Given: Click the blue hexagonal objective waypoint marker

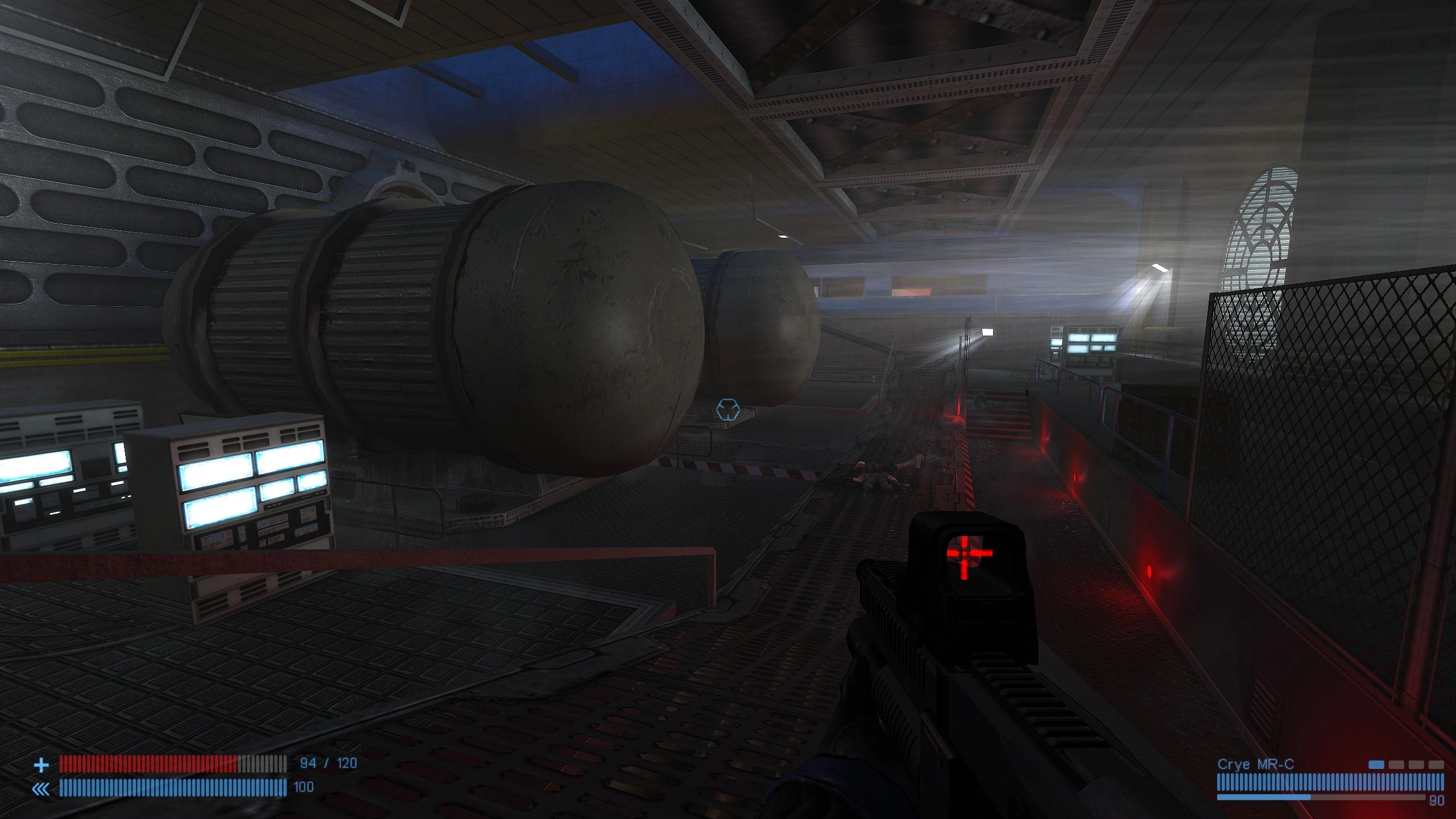Looking at the screenshot, I should [727, 409].
